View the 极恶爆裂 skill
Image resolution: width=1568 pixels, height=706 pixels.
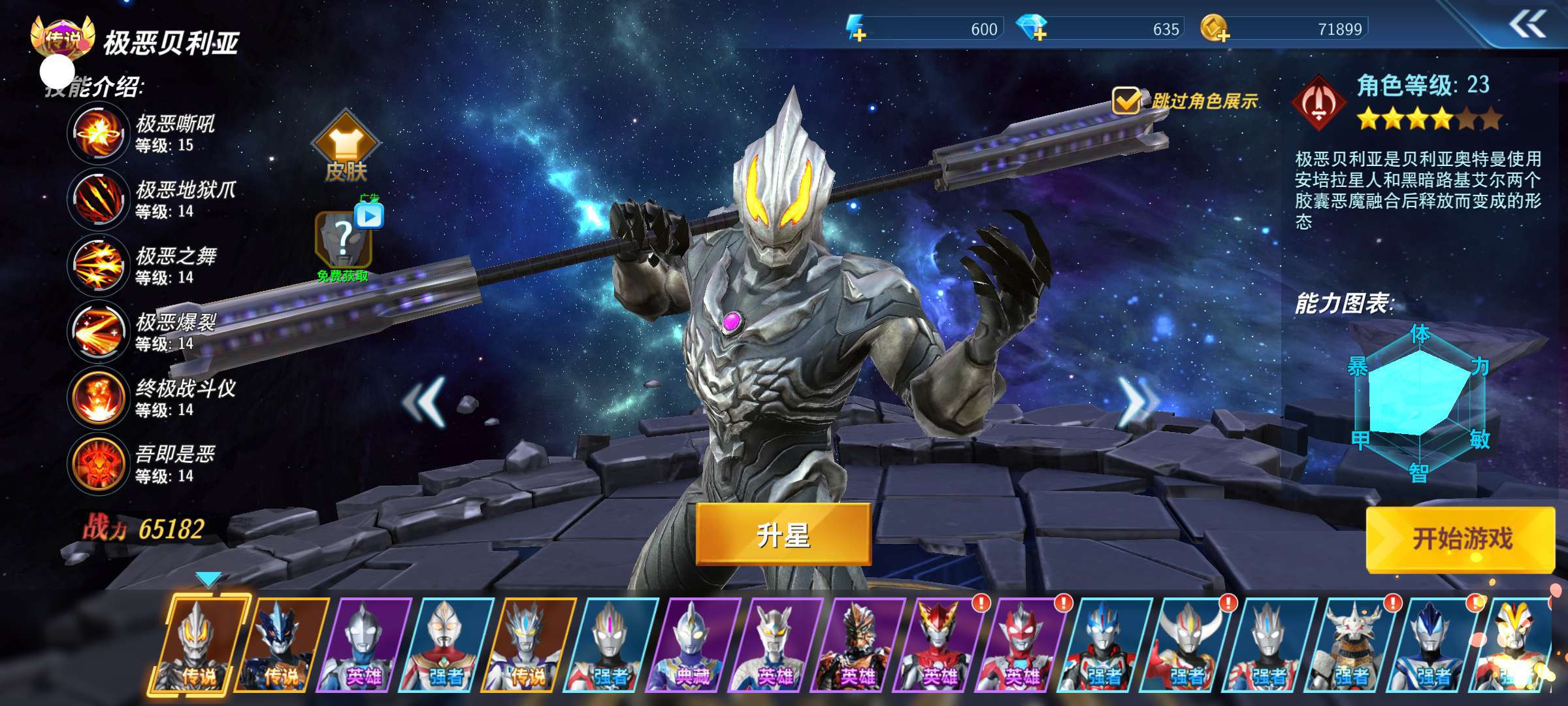click(98, 331)
